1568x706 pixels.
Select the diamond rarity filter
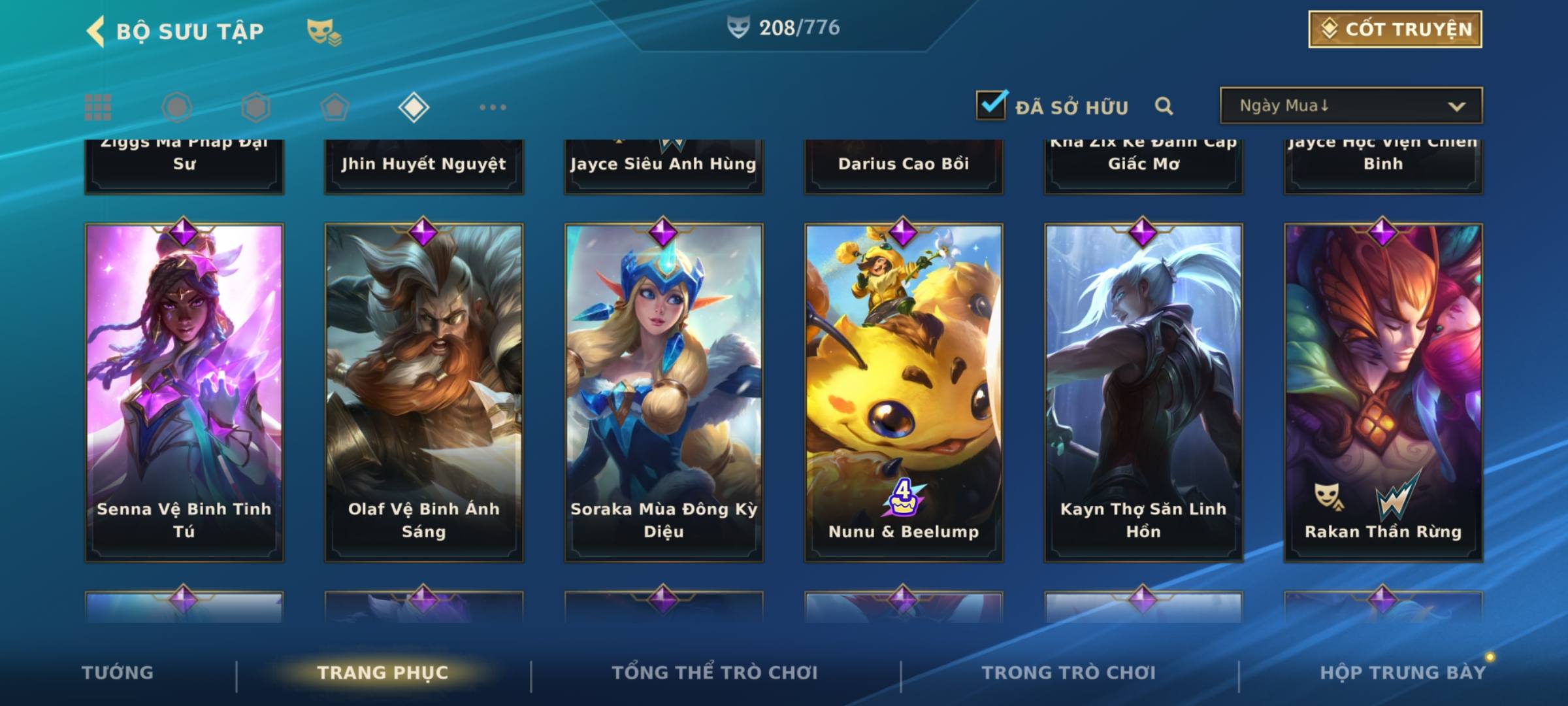click(414, 107)
